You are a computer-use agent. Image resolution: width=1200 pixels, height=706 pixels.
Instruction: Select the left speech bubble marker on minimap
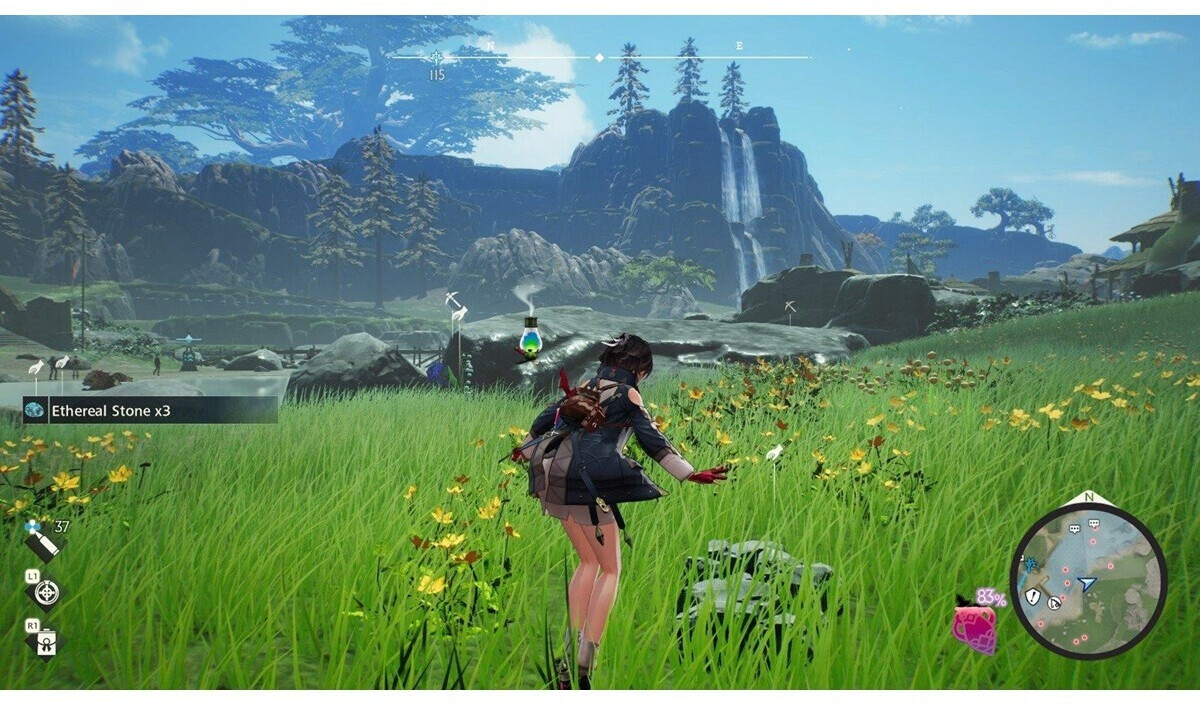[1075, 529]
